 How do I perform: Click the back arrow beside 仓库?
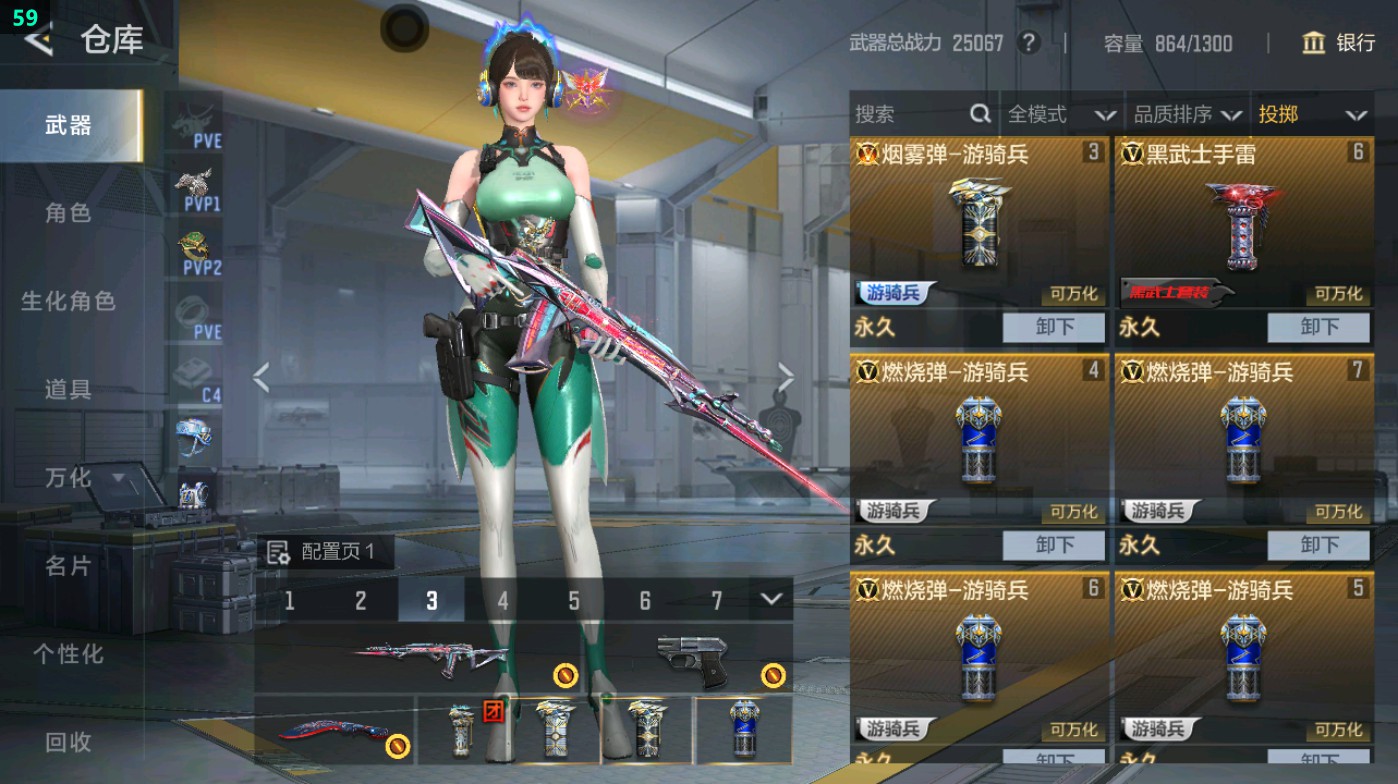pos(37,42)
